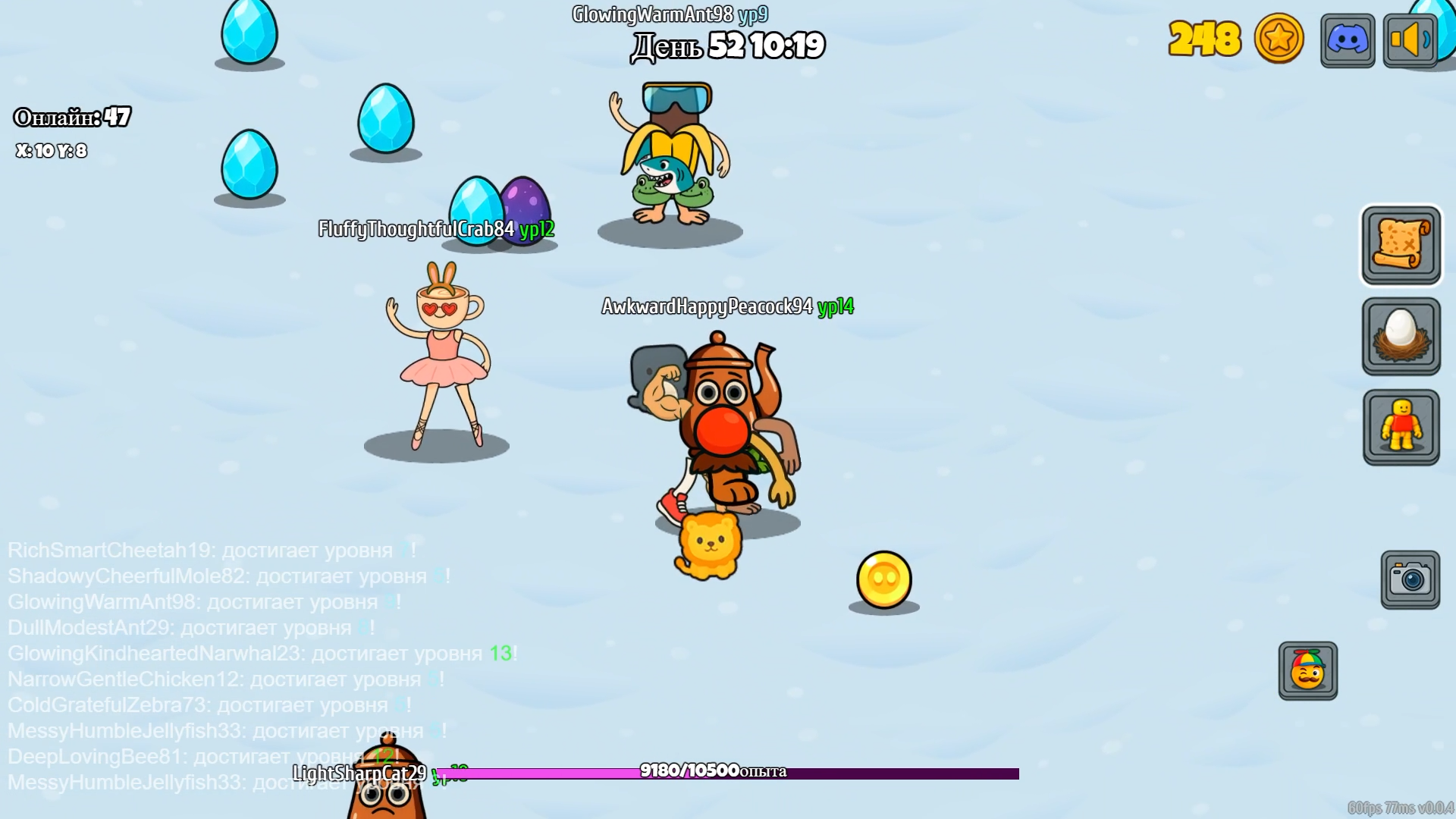This screenshot has height=819, width=1456.
Task: Click the Discord icon
Action: pos(1347,40)
